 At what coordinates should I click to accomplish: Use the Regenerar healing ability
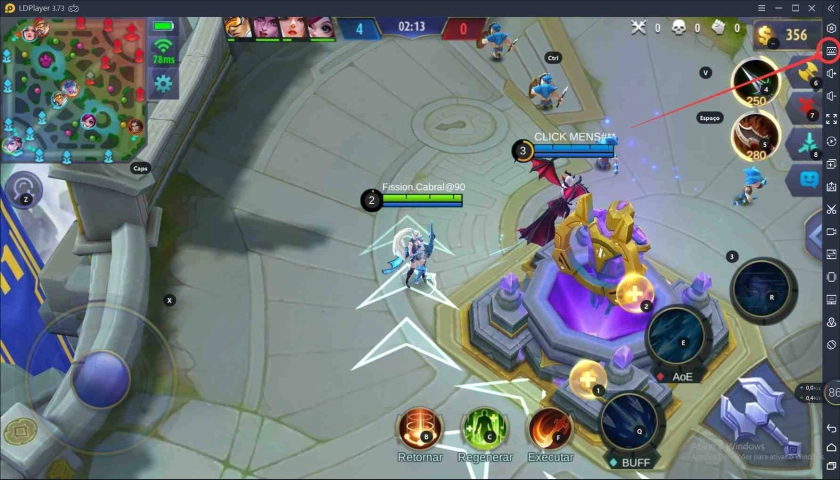[485, 428]
